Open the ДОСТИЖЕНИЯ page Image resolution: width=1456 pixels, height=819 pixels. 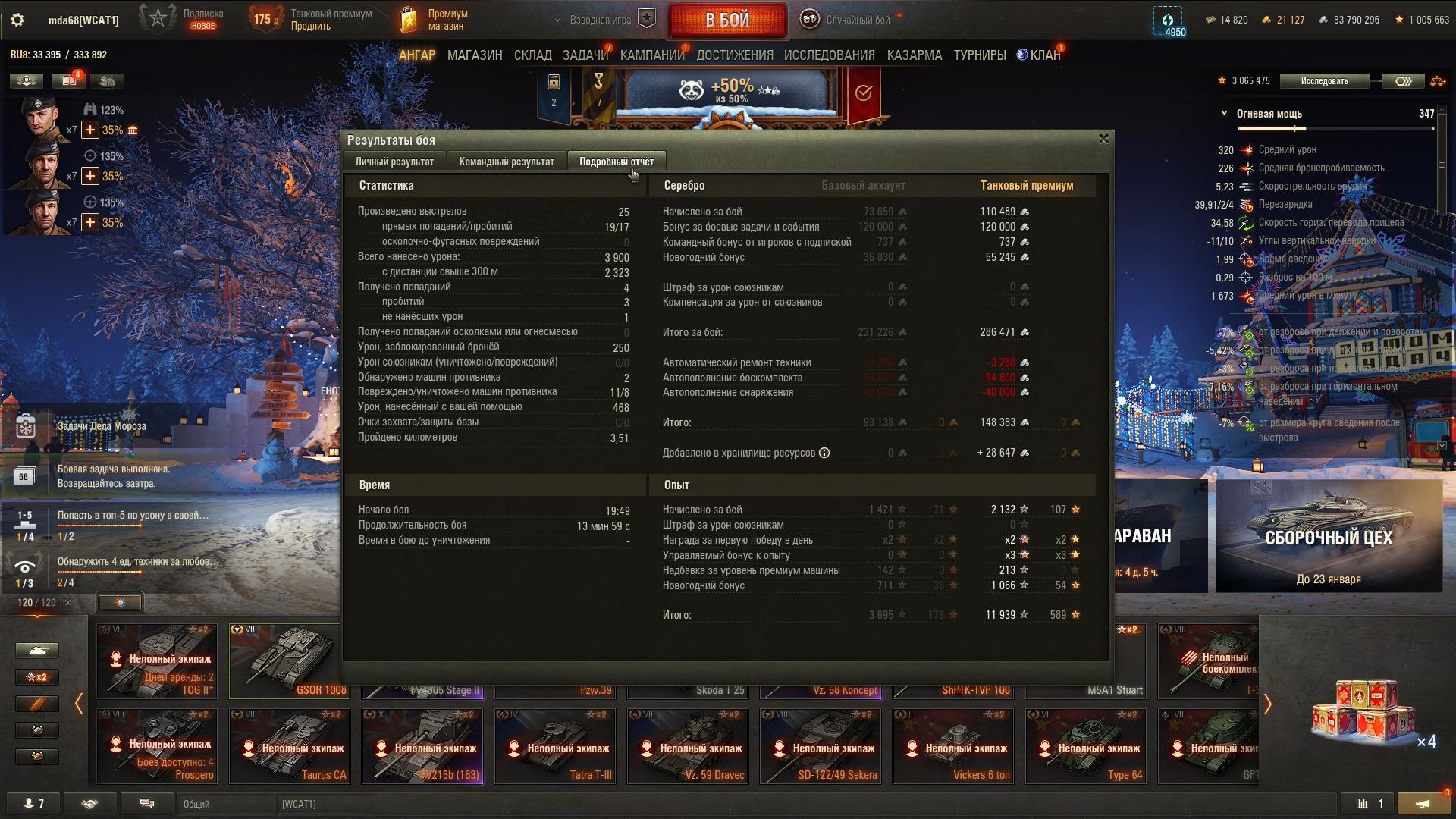735,55
